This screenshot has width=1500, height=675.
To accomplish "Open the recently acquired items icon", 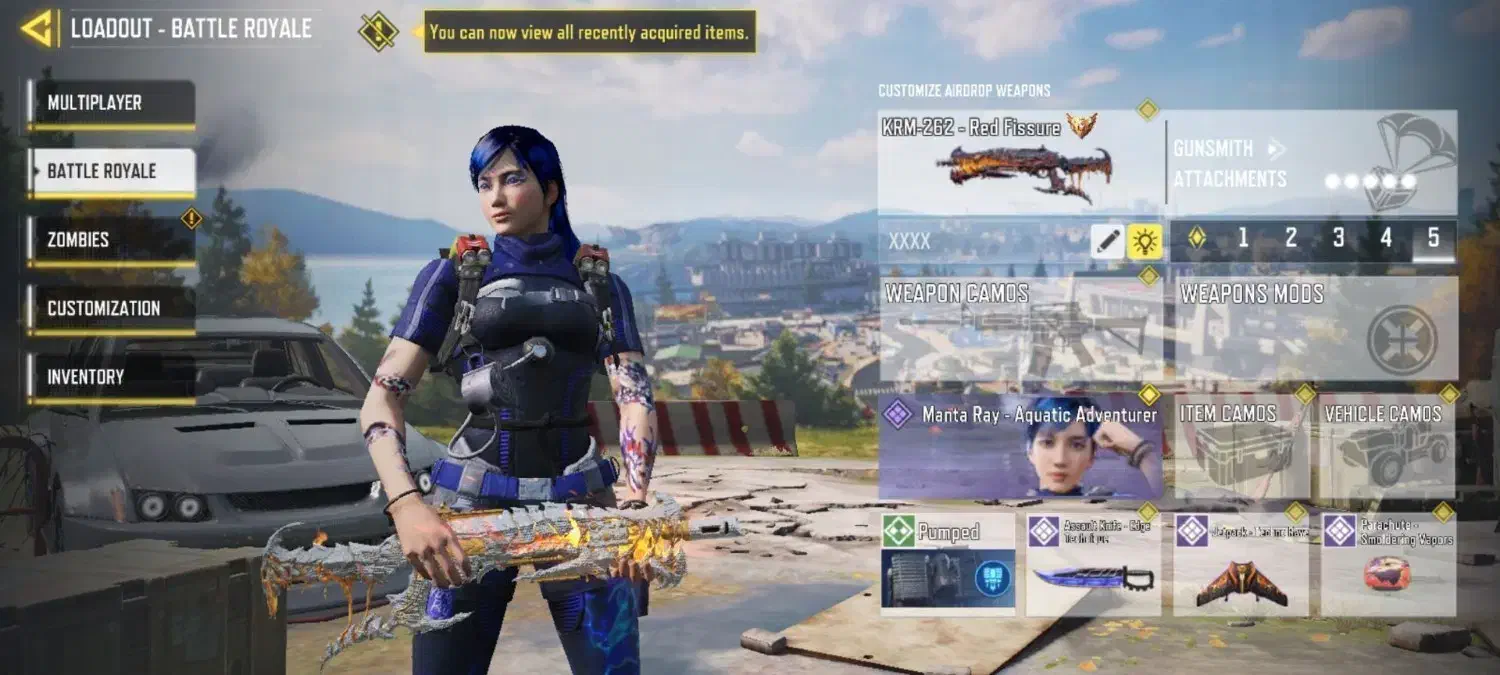I will click(x=378, y=31).
